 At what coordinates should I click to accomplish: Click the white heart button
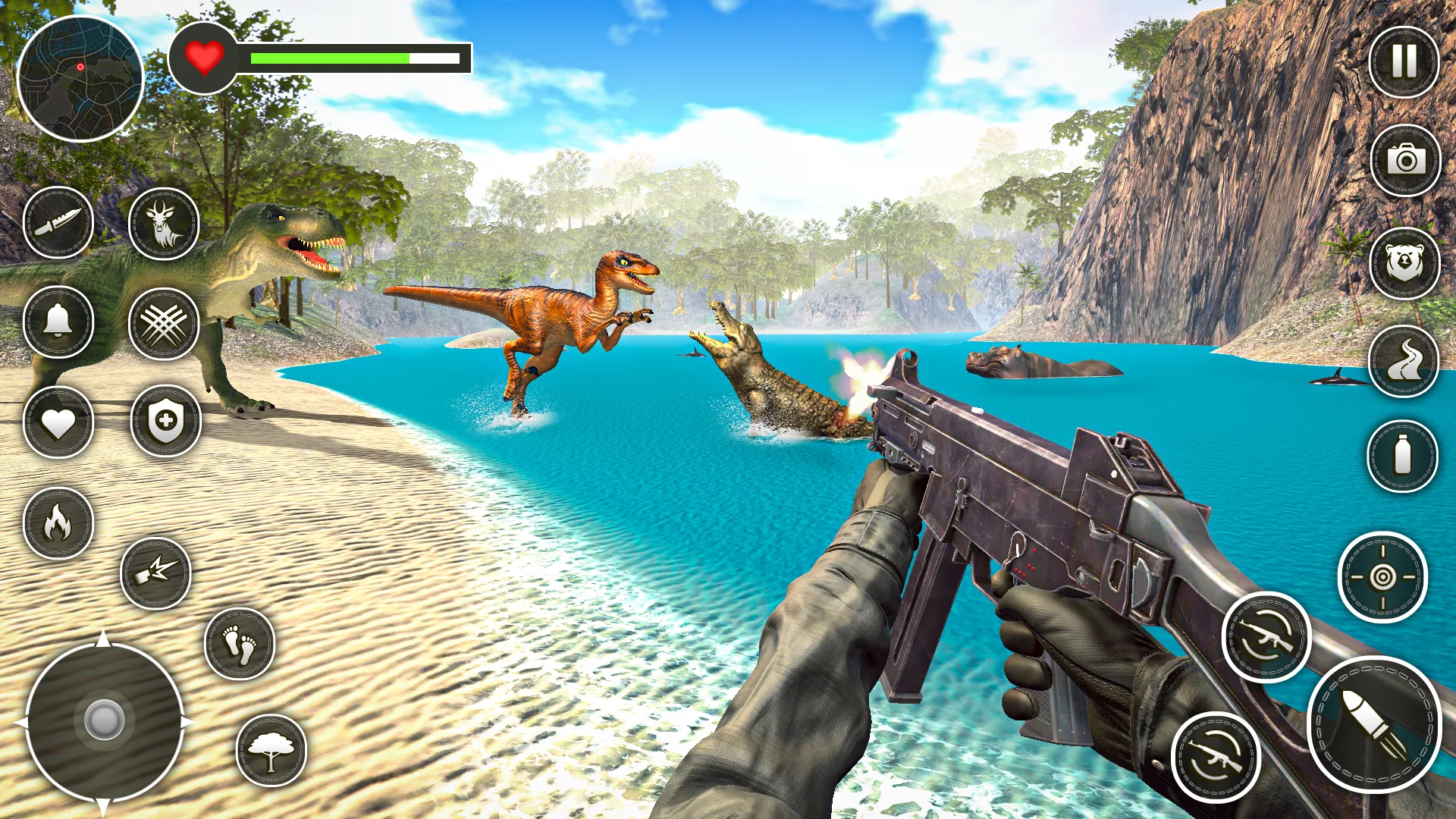58,422
